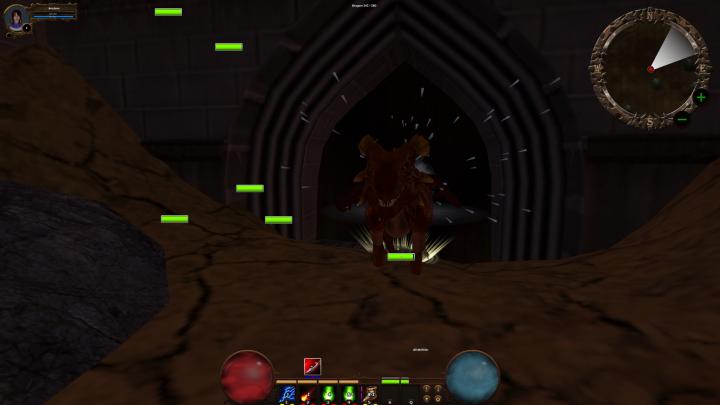Open the character portrait in the corner
720x405 pixels.
(x=16, y=17)
